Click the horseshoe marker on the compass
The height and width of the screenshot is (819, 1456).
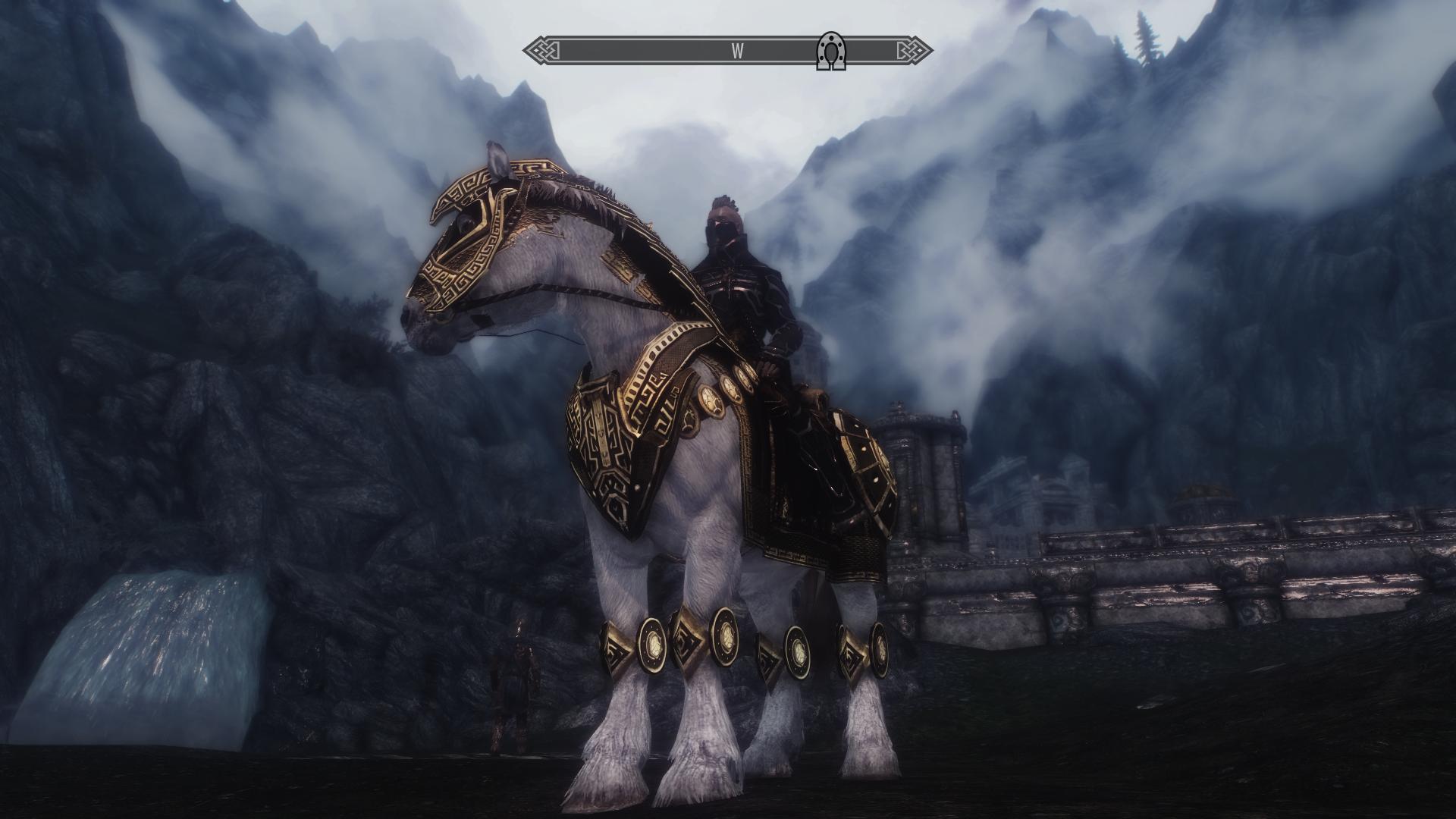(831, 52)
